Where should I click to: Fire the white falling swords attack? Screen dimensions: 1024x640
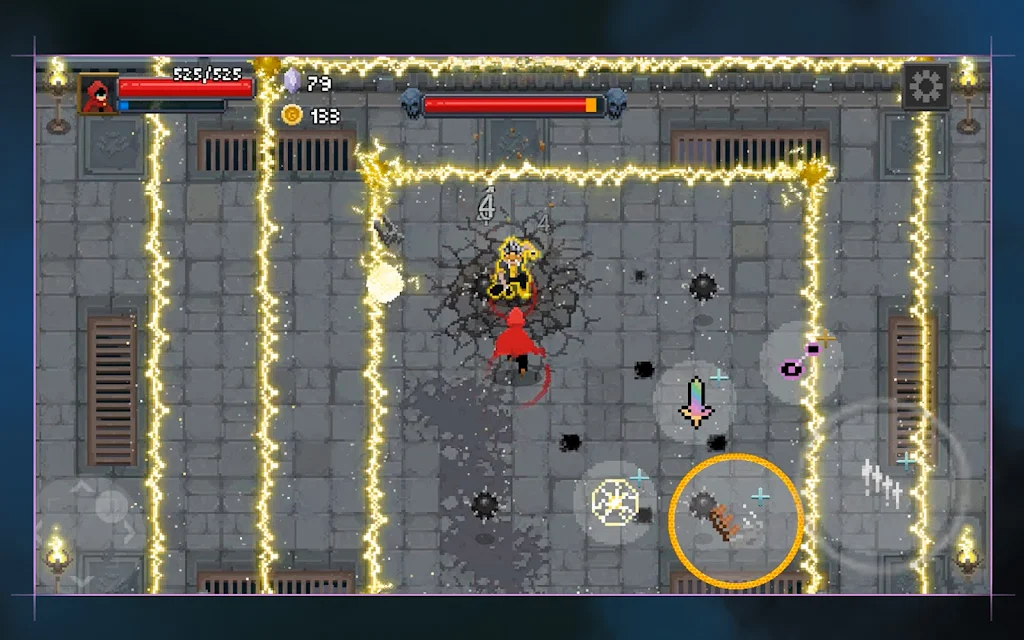884,483
